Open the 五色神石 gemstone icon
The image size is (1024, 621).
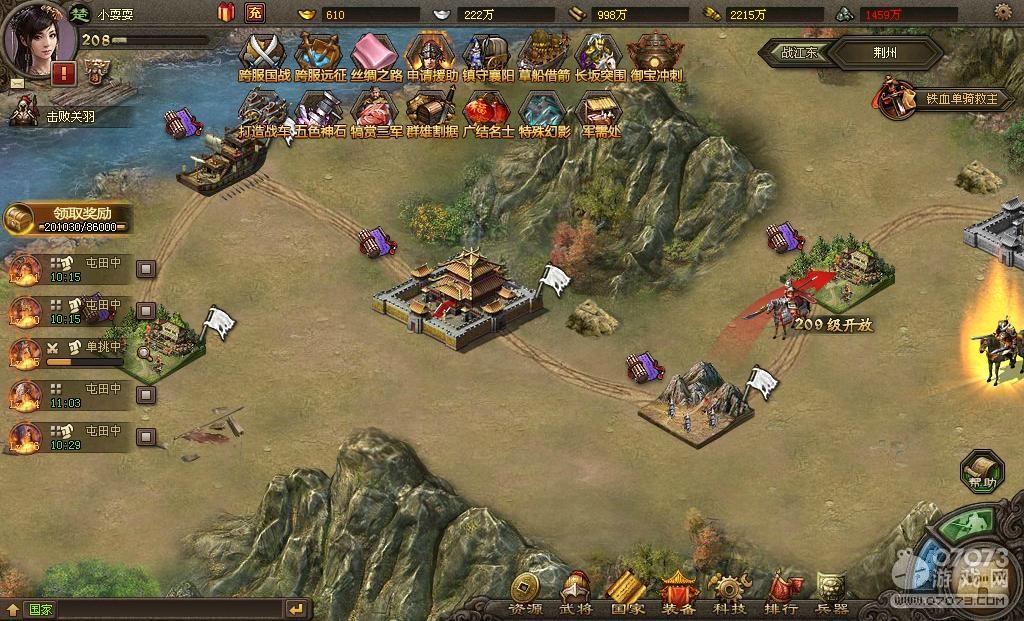(x=320, y=112)
